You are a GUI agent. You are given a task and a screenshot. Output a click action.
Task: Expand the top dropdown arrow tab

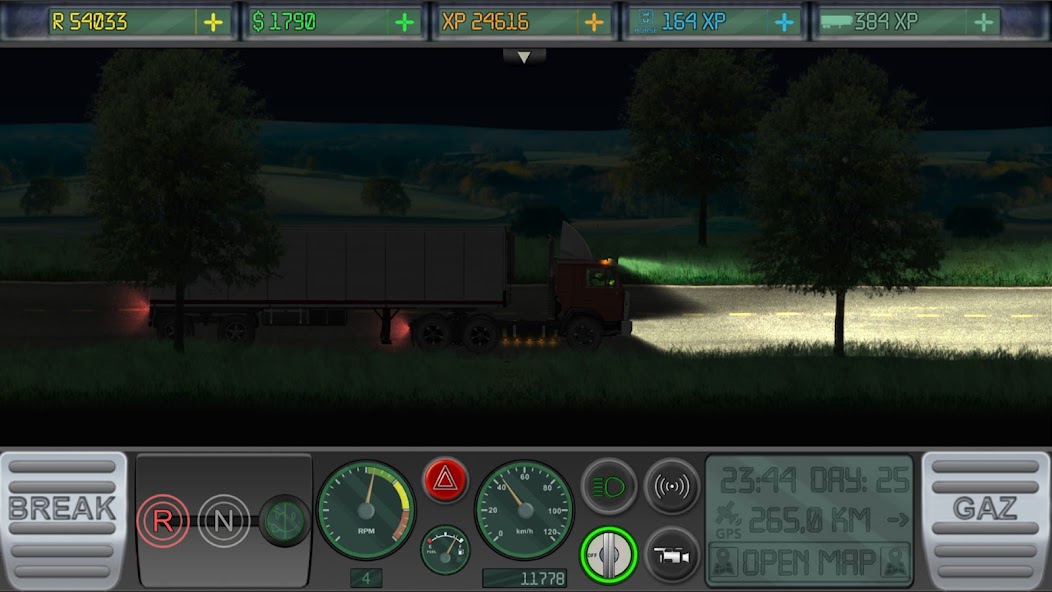tap(525, 58)
